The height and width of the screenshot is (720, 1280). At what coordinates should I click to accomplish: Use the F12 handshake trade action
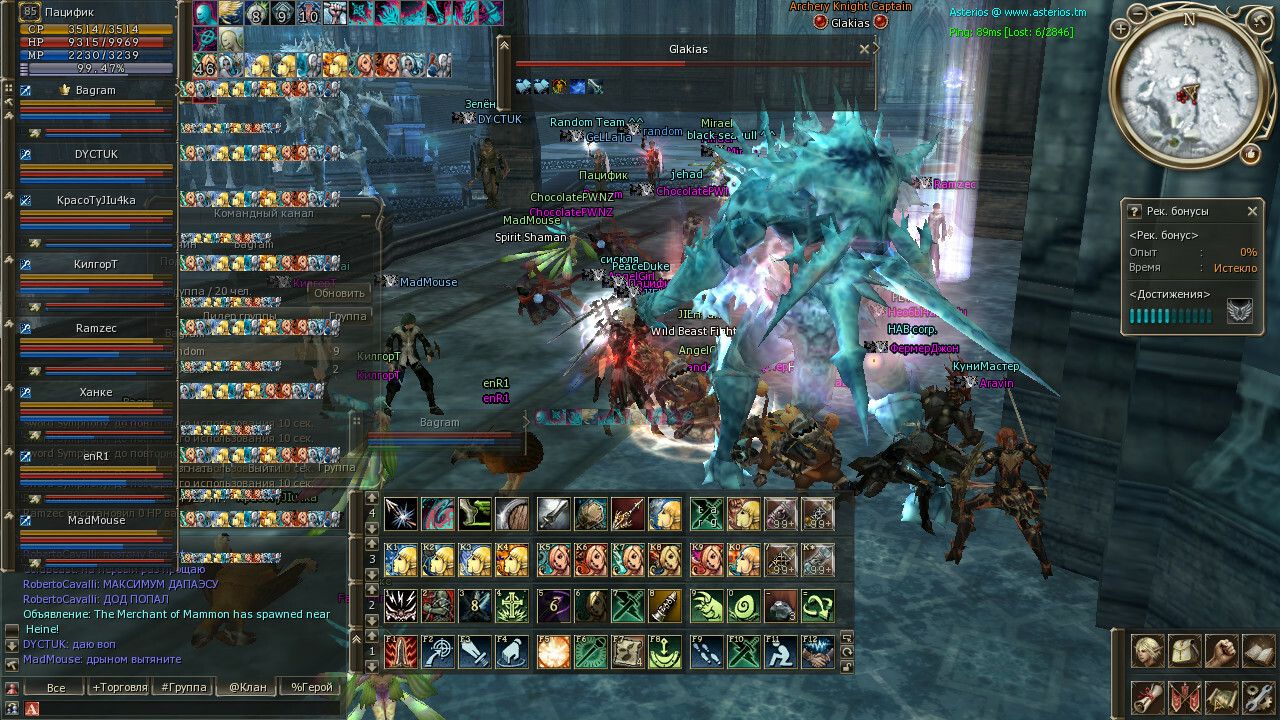coord(817,652)
